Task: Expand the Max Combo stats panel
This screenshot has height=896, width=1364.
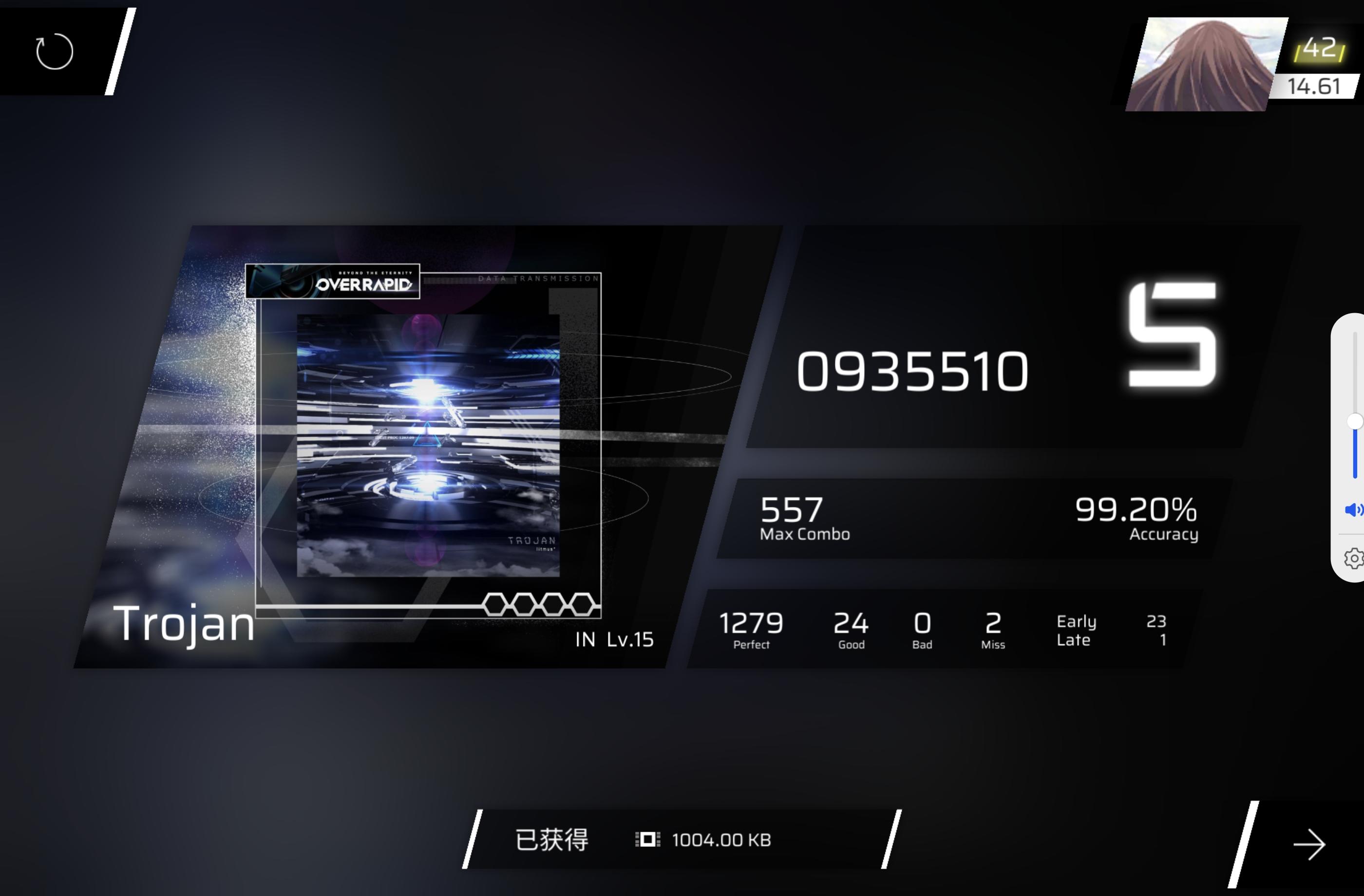Action: pos(805,517)
